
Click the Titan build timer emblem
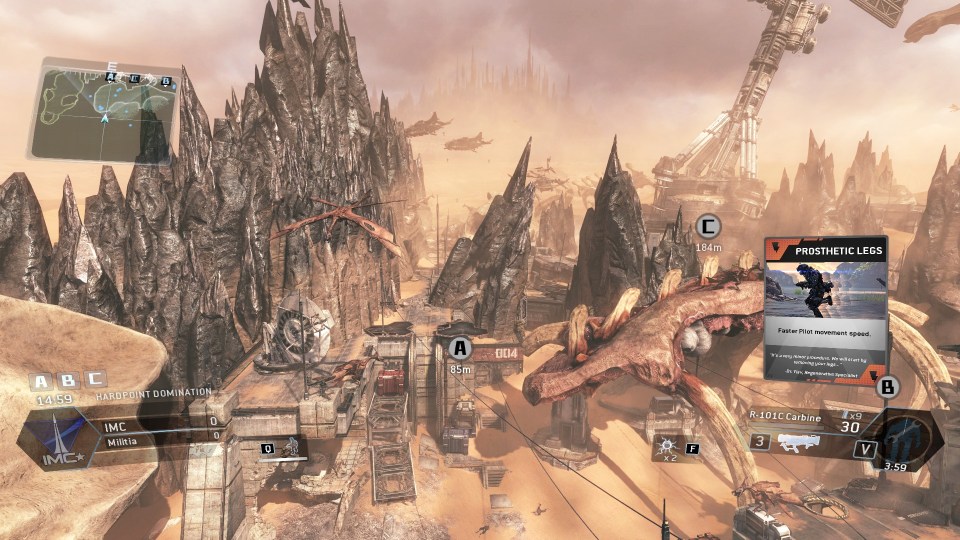click(x=907, y=437)
